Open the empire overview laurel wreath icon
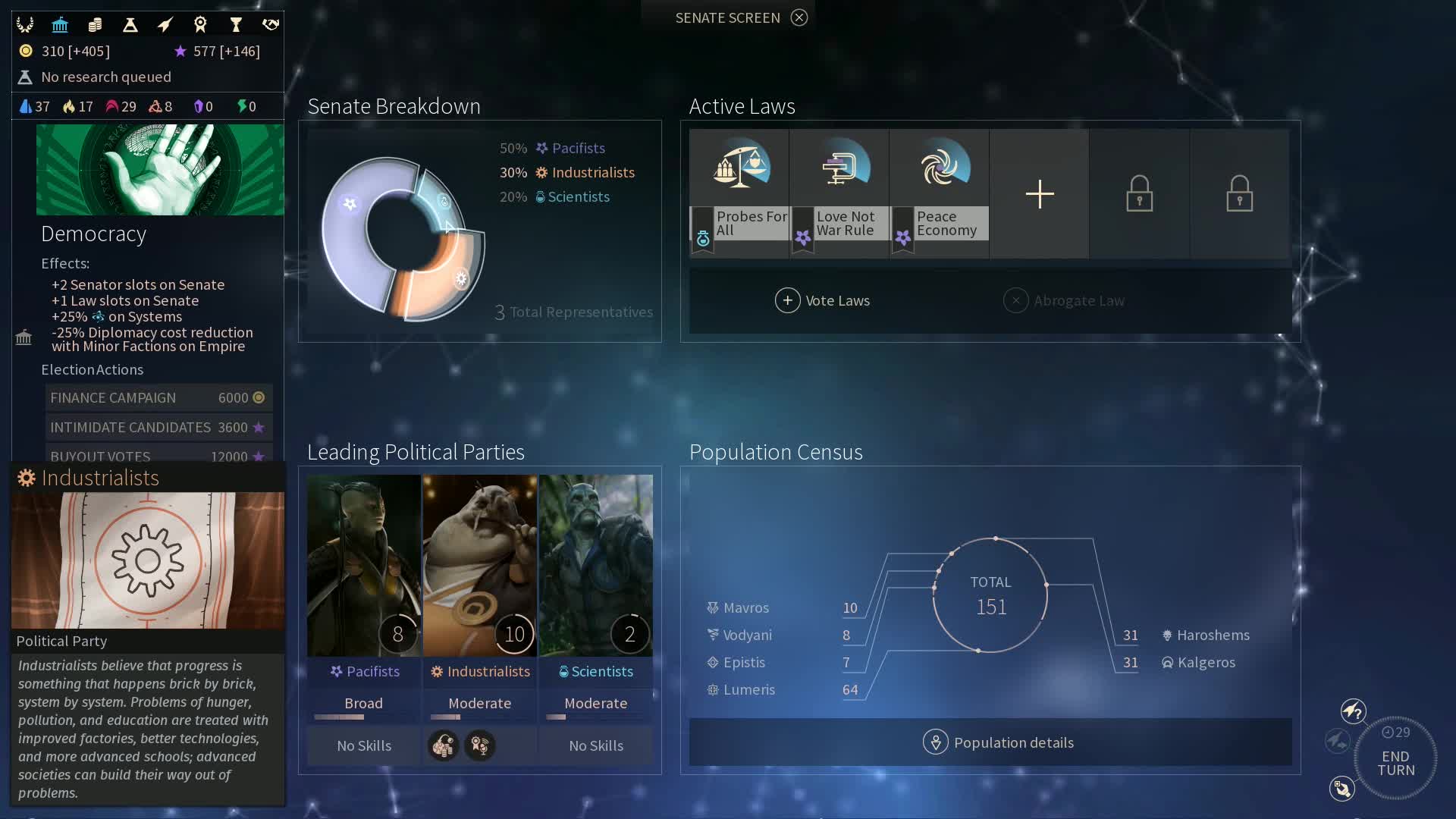 [x=25, y=24]
